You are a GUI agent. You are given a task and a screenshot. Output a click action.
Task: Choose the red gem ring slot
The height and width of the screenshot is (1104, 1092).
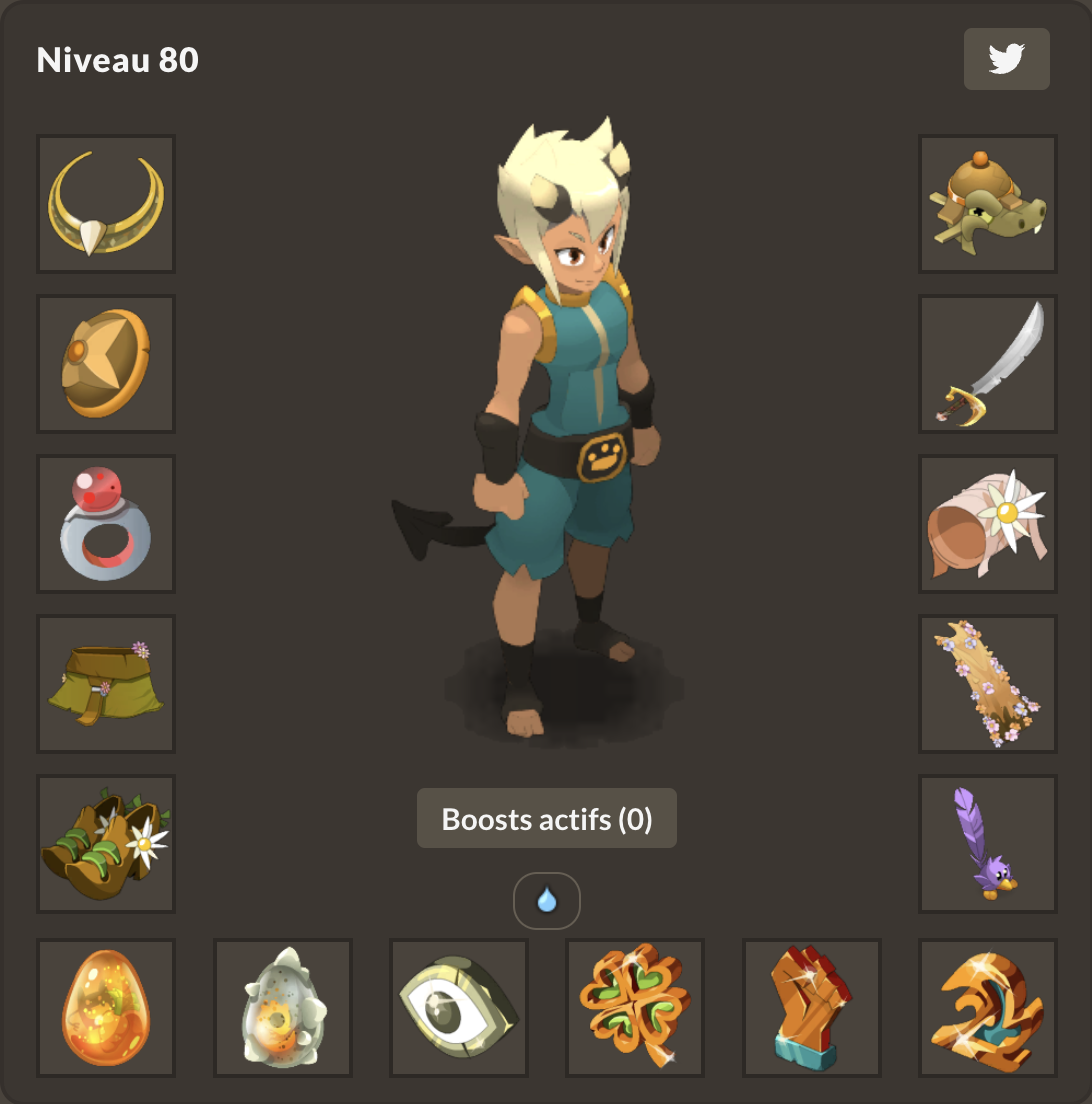tap(106, 524)
